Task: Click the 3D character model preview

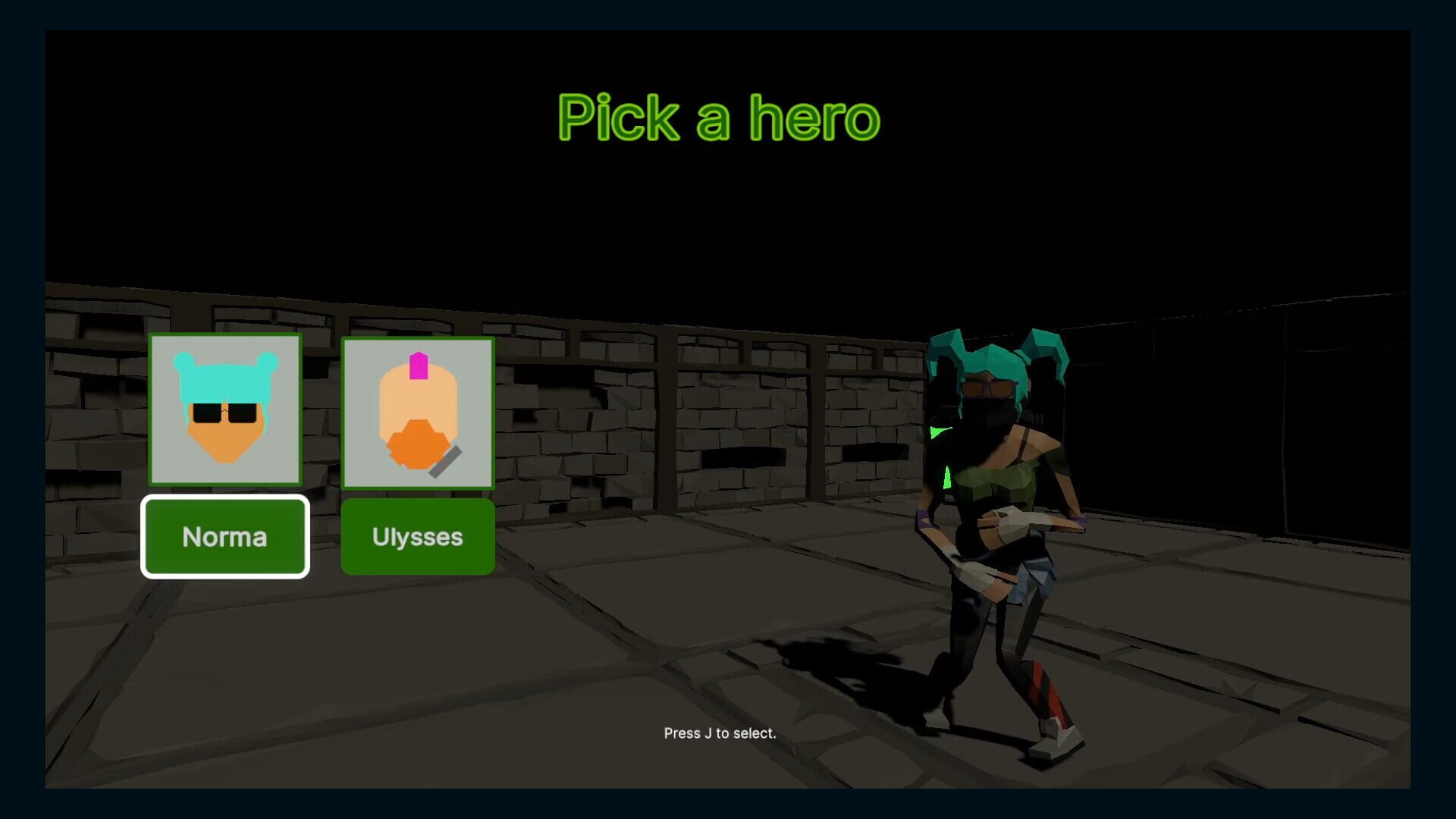Action: point(1001,531)
